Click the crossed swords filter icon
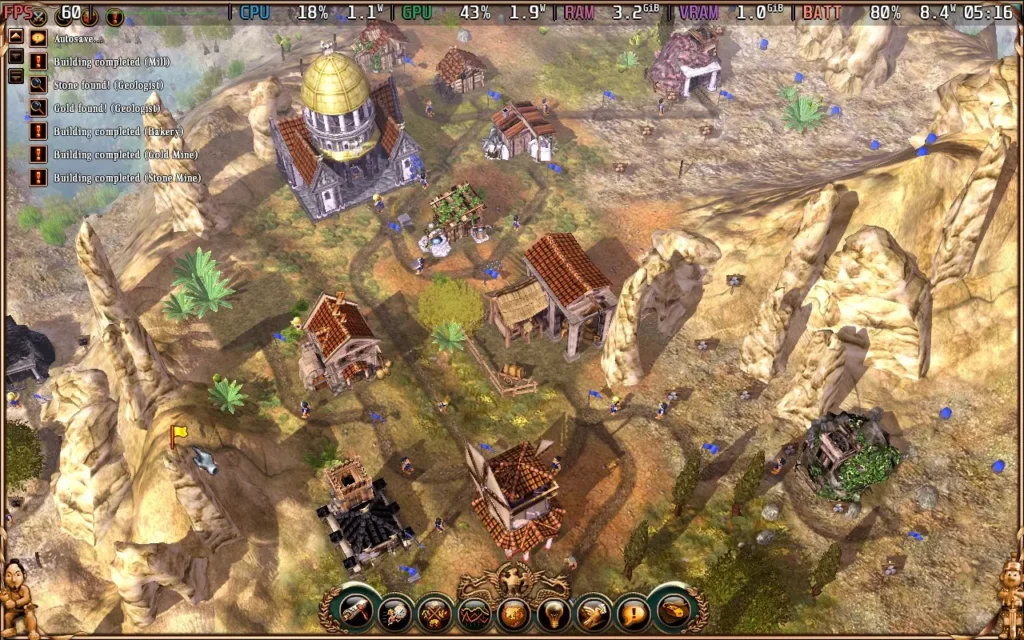The height and width of the screenshot is (640, 1024). (x=38, y=16)
